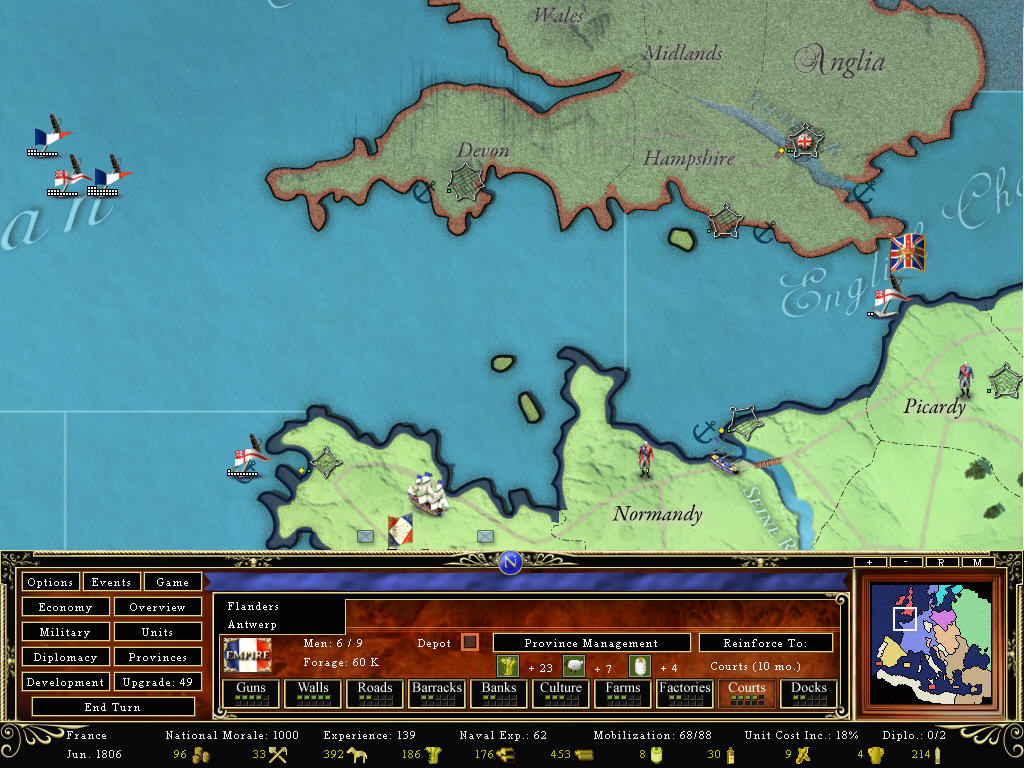The height and width of the screenshot is (768, 1024).
Task: Select the Docks development button
Action: (809, 692)
